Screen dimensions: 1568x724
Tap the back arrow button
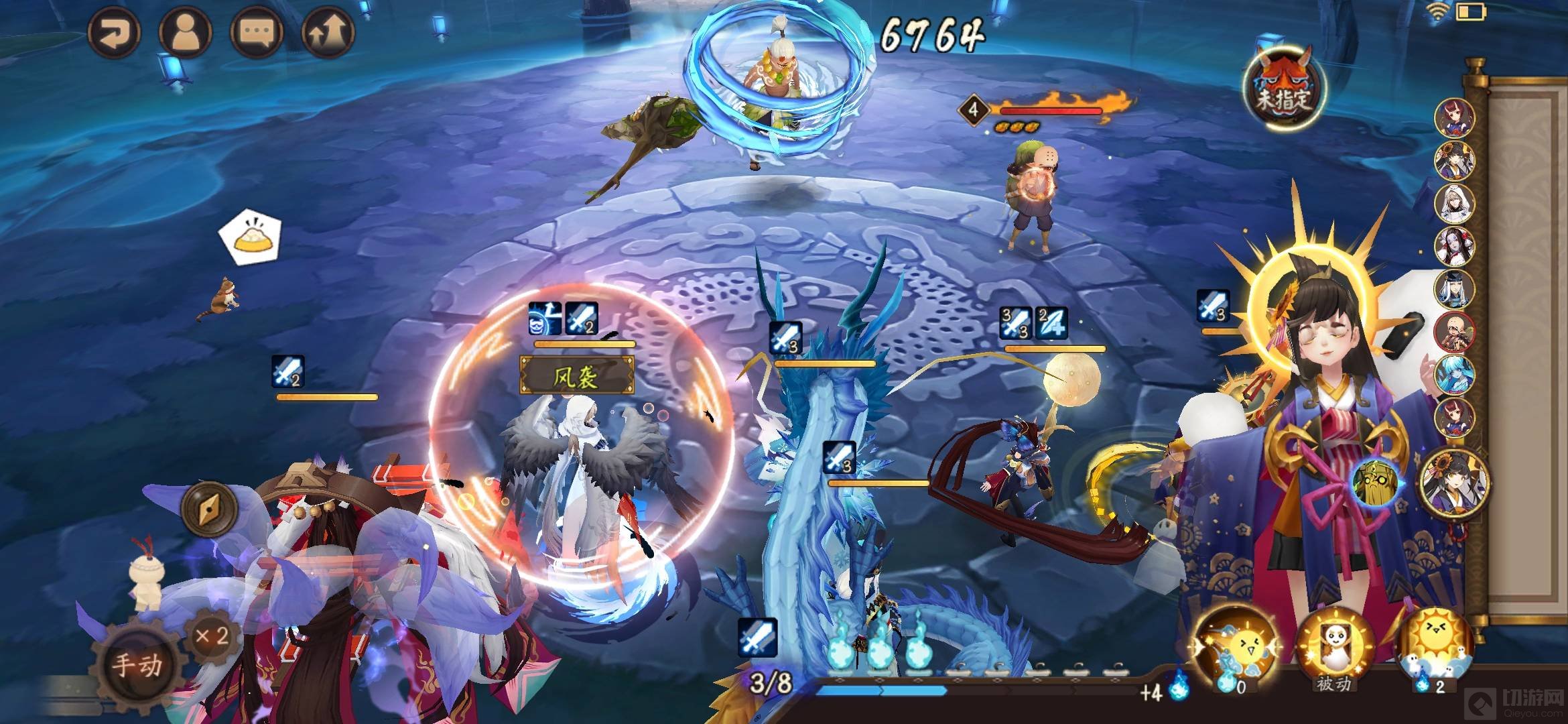pos(113,32)
